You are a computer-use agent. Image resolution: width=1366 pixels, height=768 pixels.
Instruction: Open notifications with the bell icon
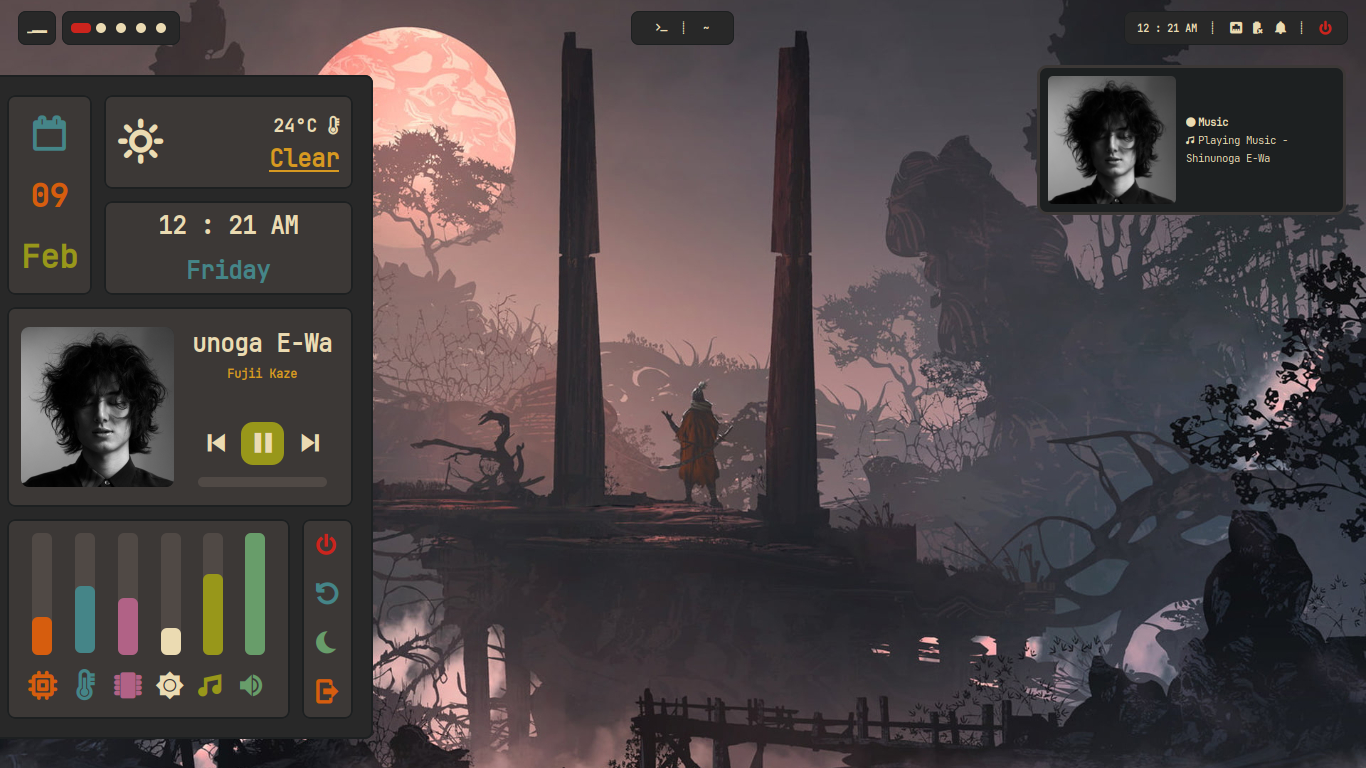click(1280, 28)
